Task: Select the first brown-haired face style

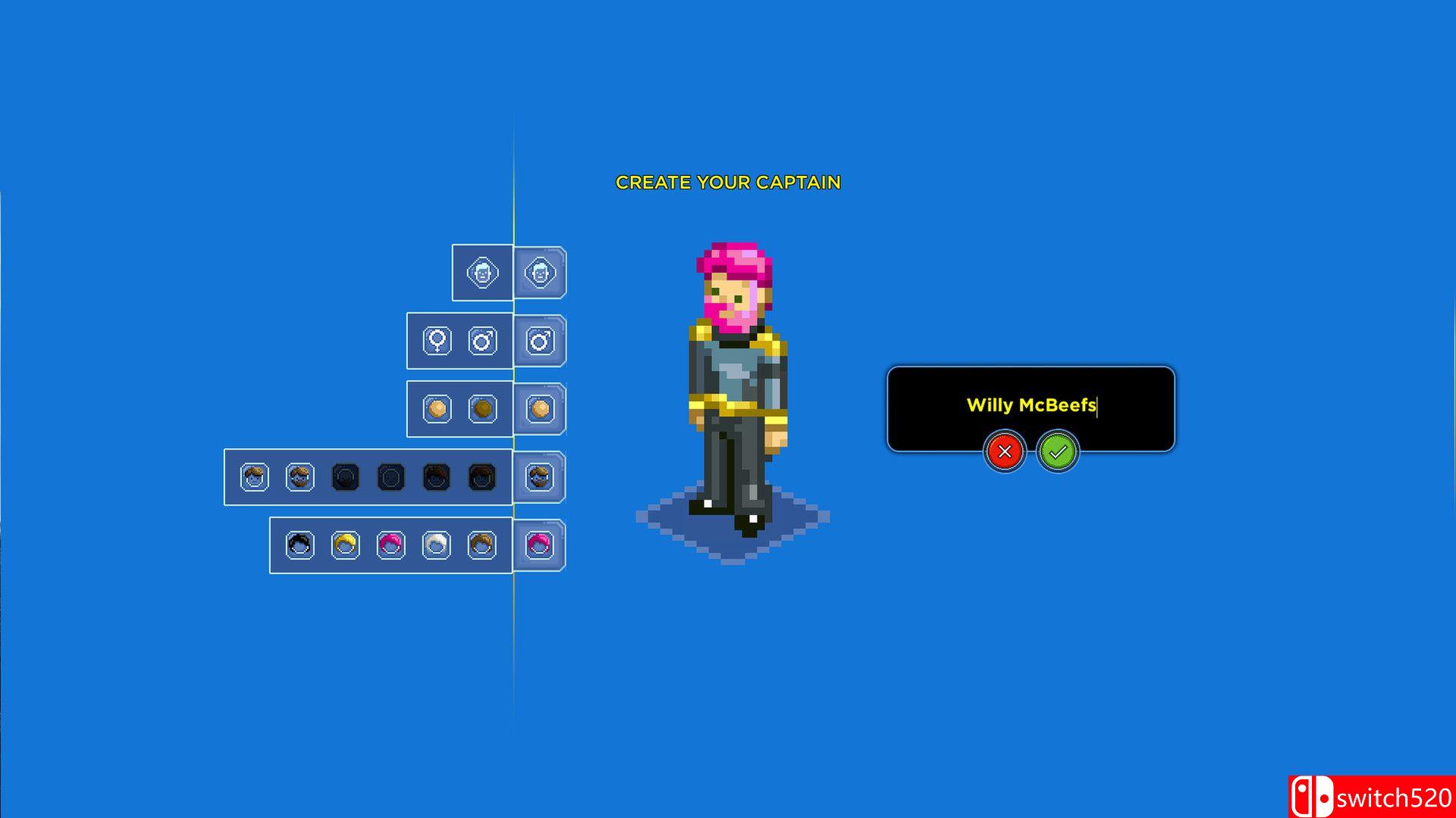Action: point(256,477)
